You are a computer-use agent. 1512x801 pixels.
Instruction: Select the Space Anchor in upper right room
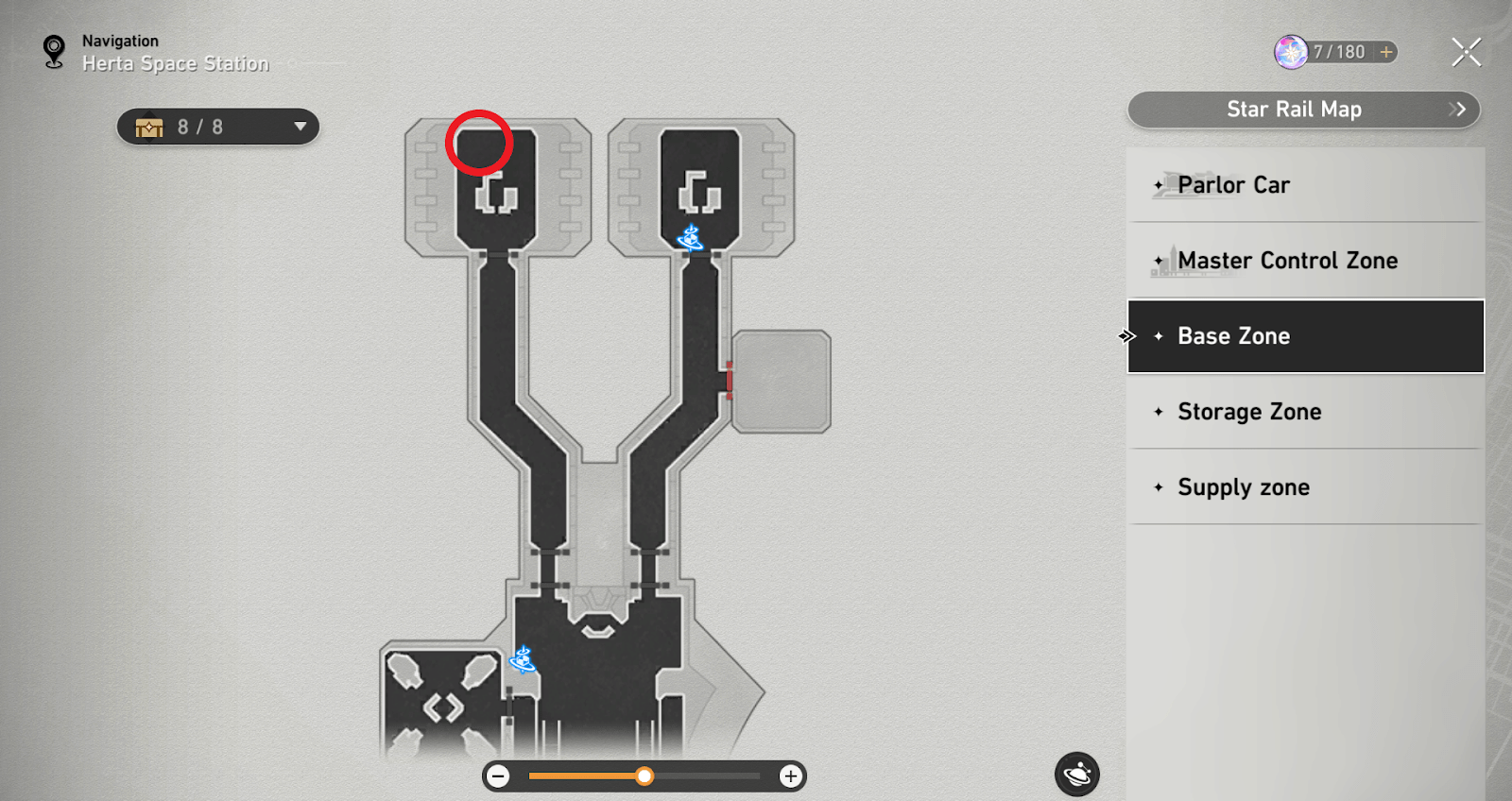click(689, 238)
